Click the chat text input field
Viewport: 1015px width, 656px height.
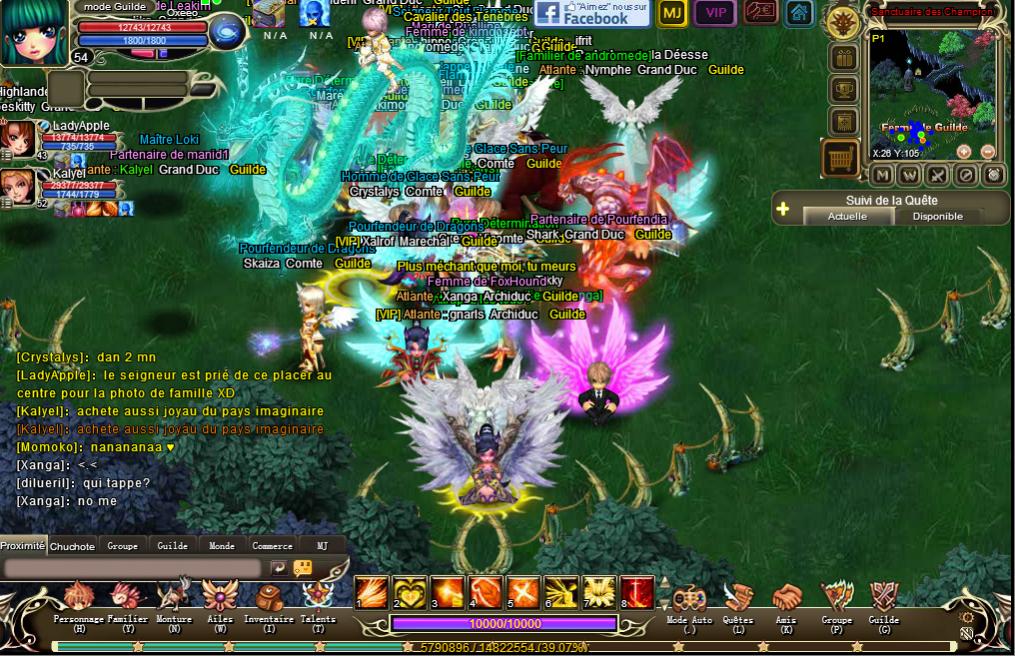click(133, 568)
